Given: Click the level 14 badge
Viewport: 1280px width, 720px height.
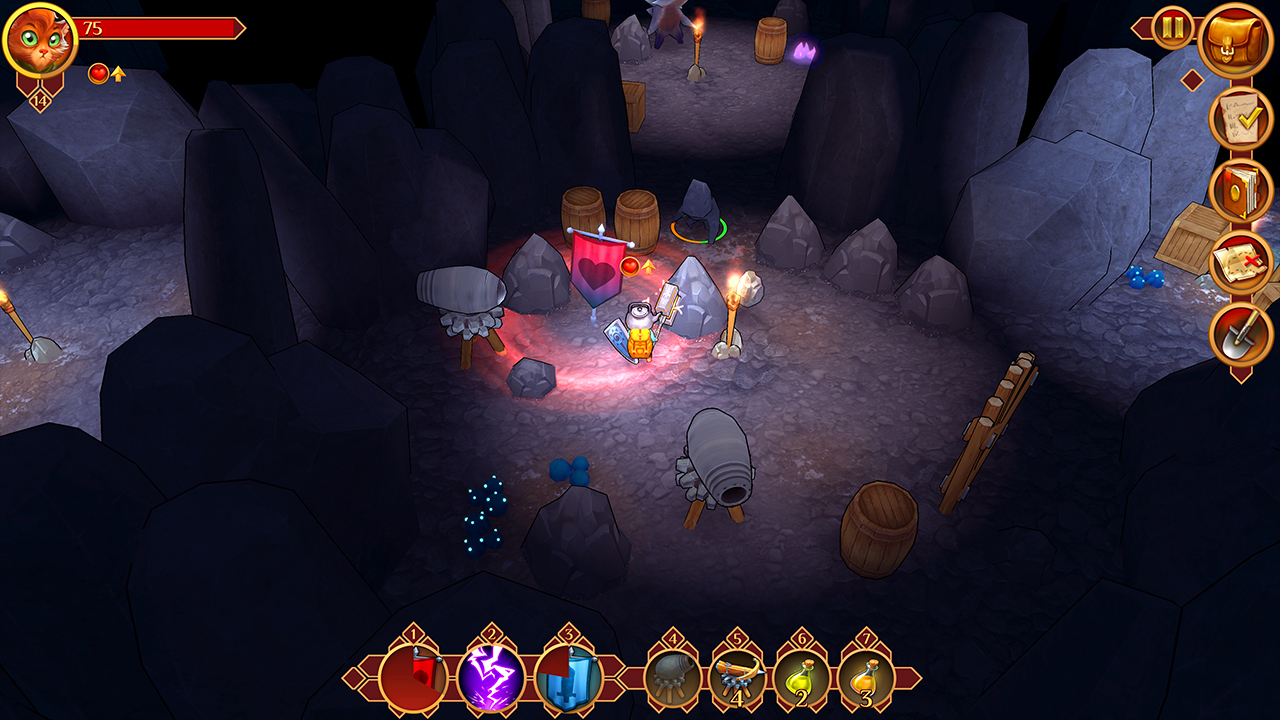Looking at the screenshot, I should point(38,99).
